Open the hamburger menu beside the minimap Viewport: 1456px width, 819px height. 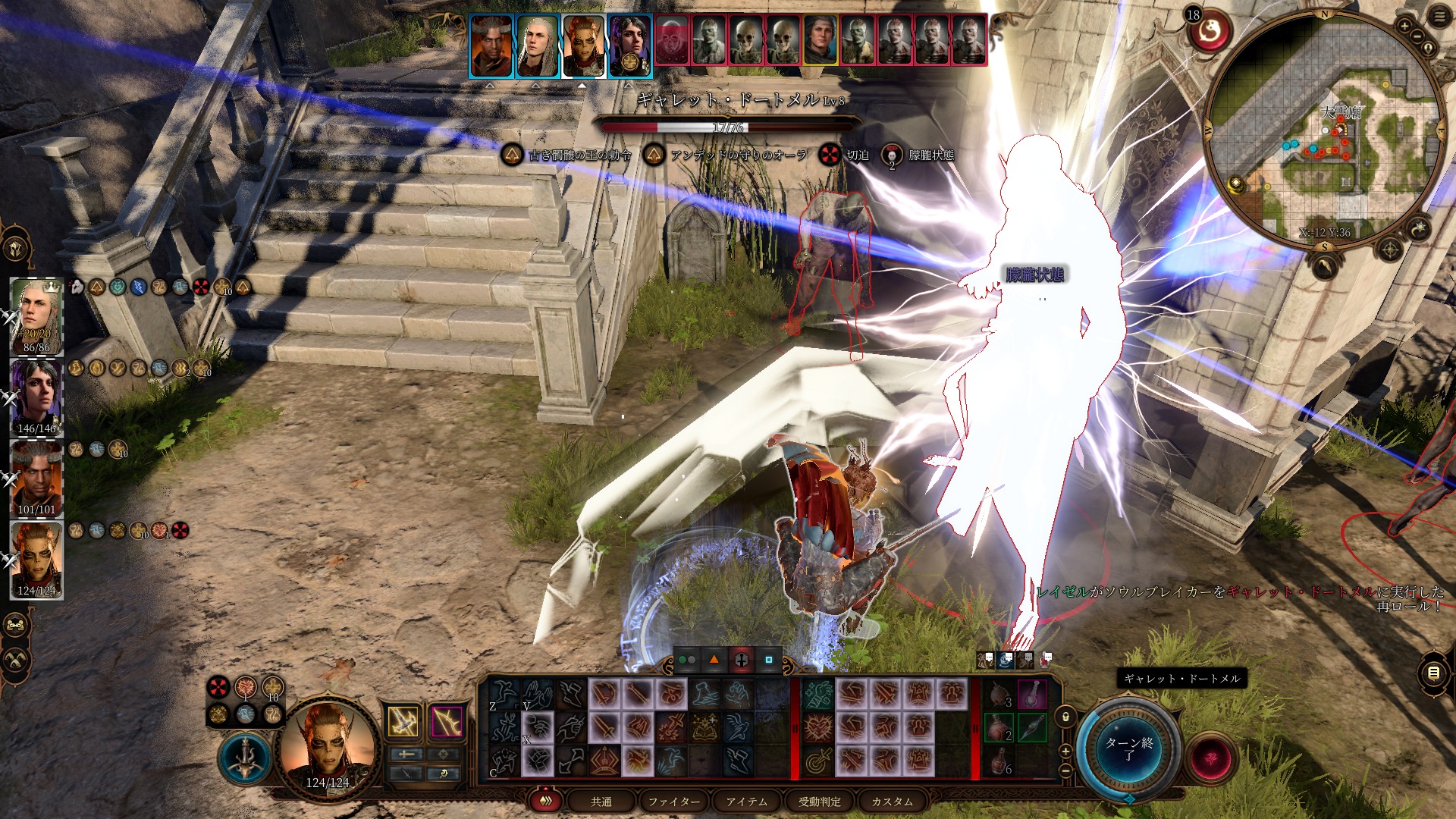tap(1439, 17)
